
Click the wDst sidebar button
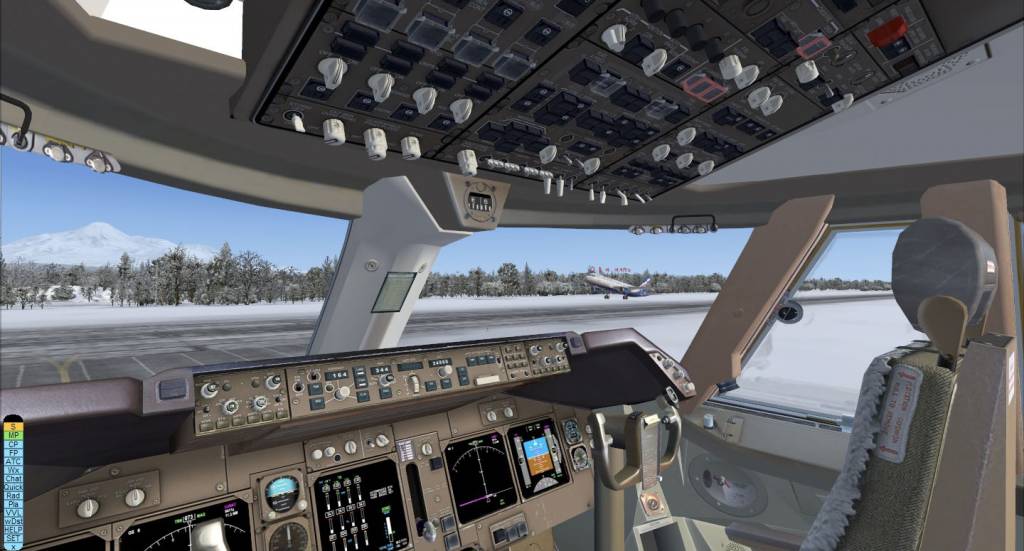(x=12, y=520)
